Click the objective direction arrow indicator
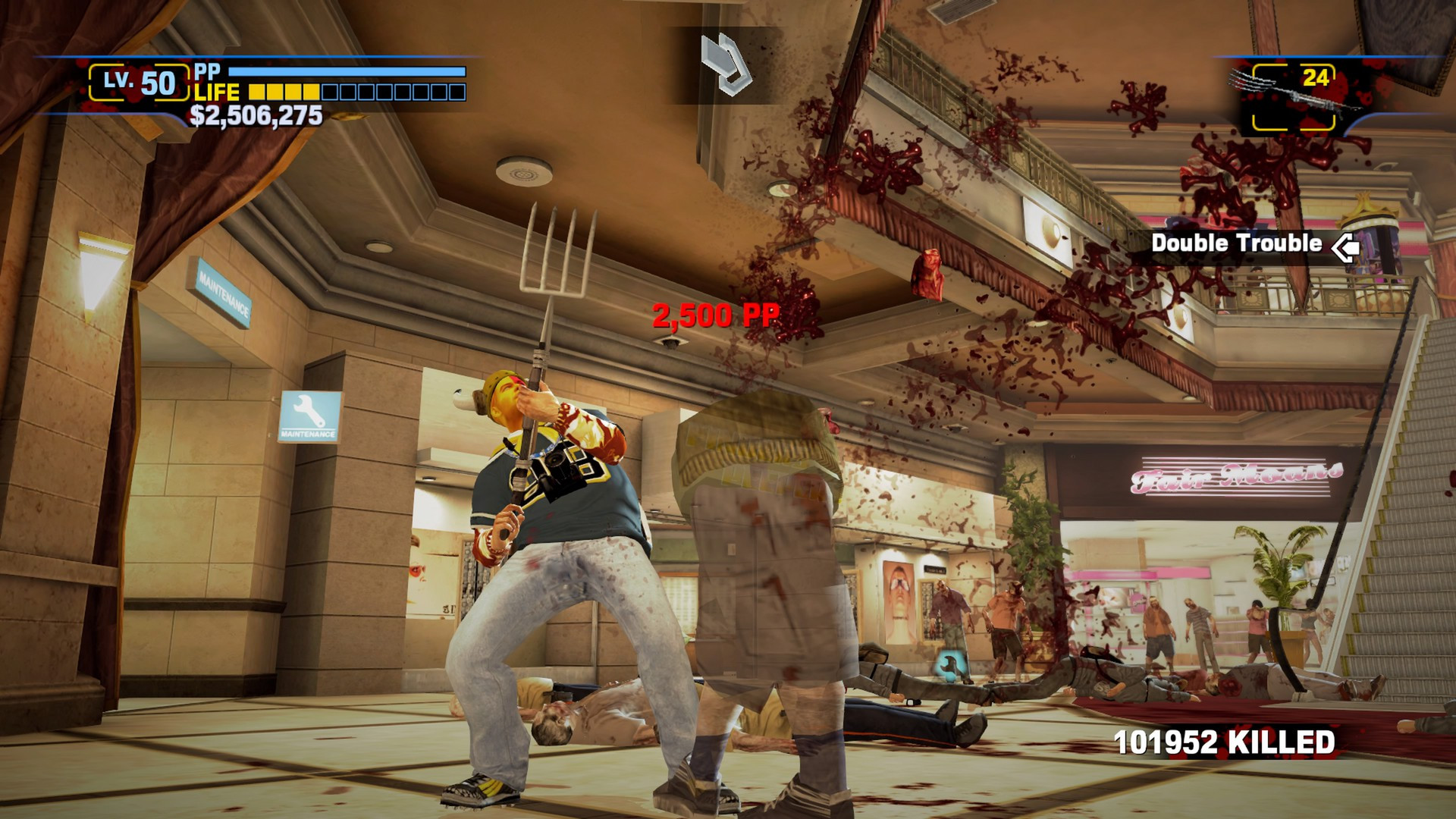1456x819 pixels. [x=725, y=64]
